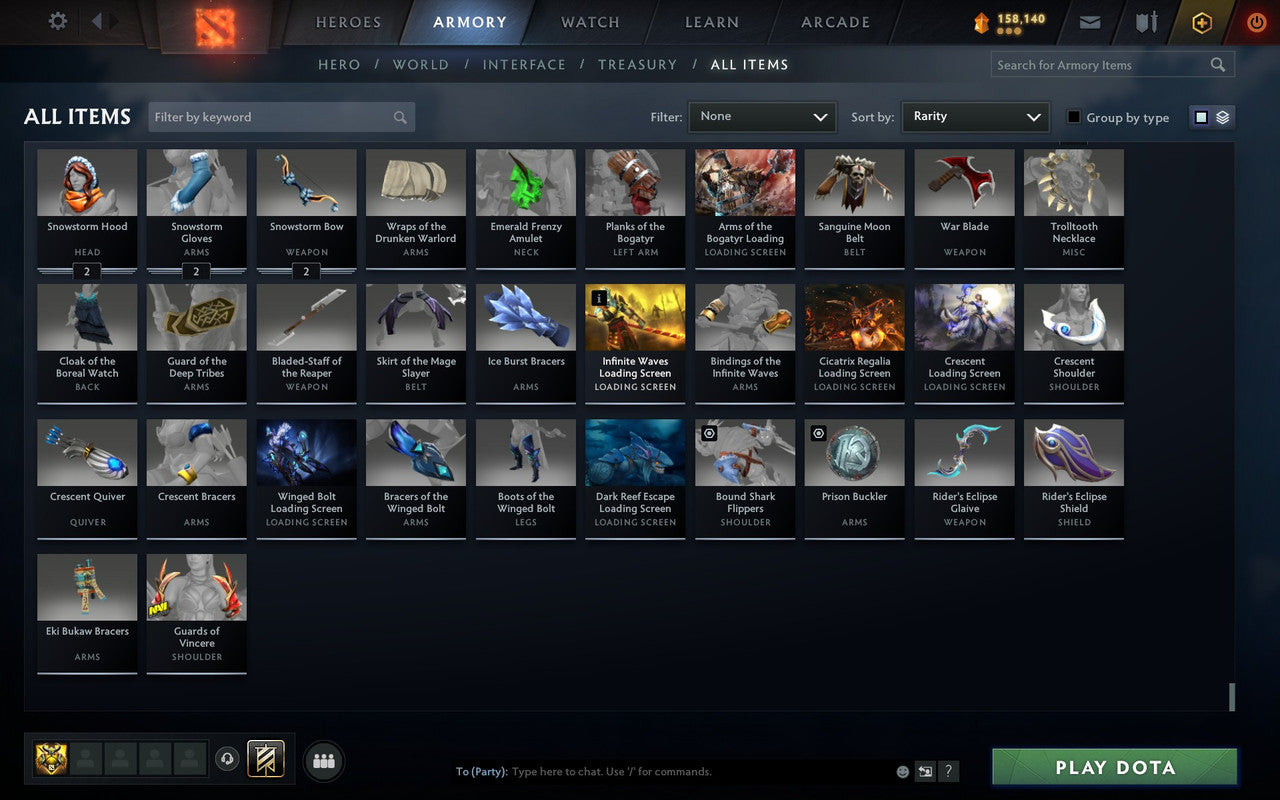The height and width of the screenshot is (800, 1280).
Task: Switch to grid view square toggle
Action: pyautogui.click(x=1200, y=117)
